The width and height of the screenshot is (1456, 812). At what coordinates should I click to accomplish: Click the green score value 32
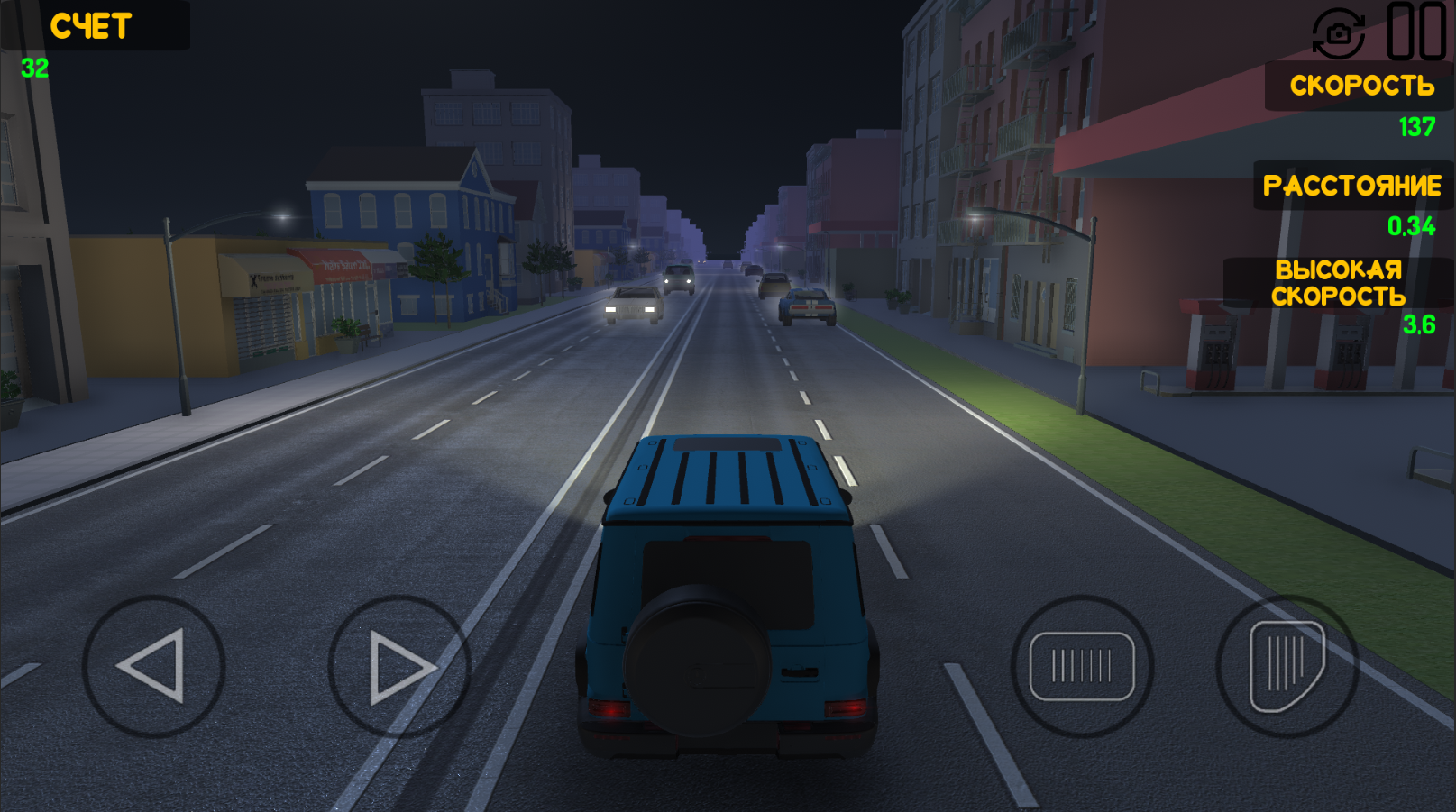click(32, 65)
